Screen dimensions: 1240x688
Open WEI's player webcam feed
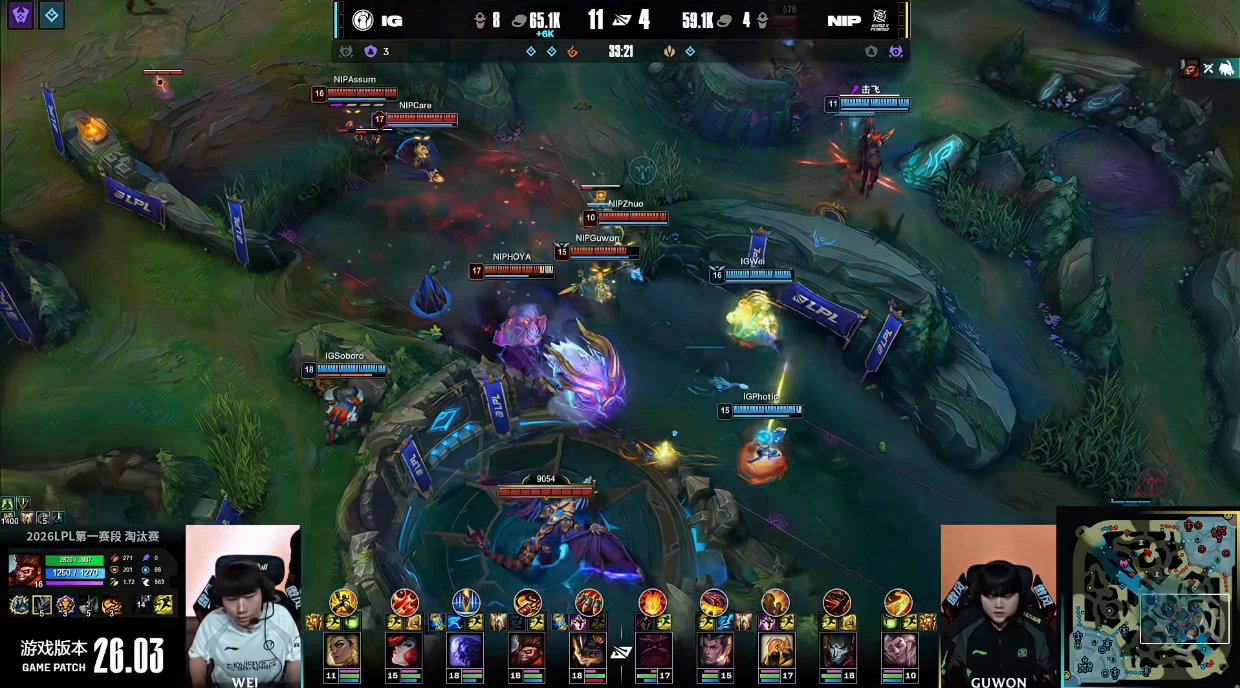tap(242, 603)
